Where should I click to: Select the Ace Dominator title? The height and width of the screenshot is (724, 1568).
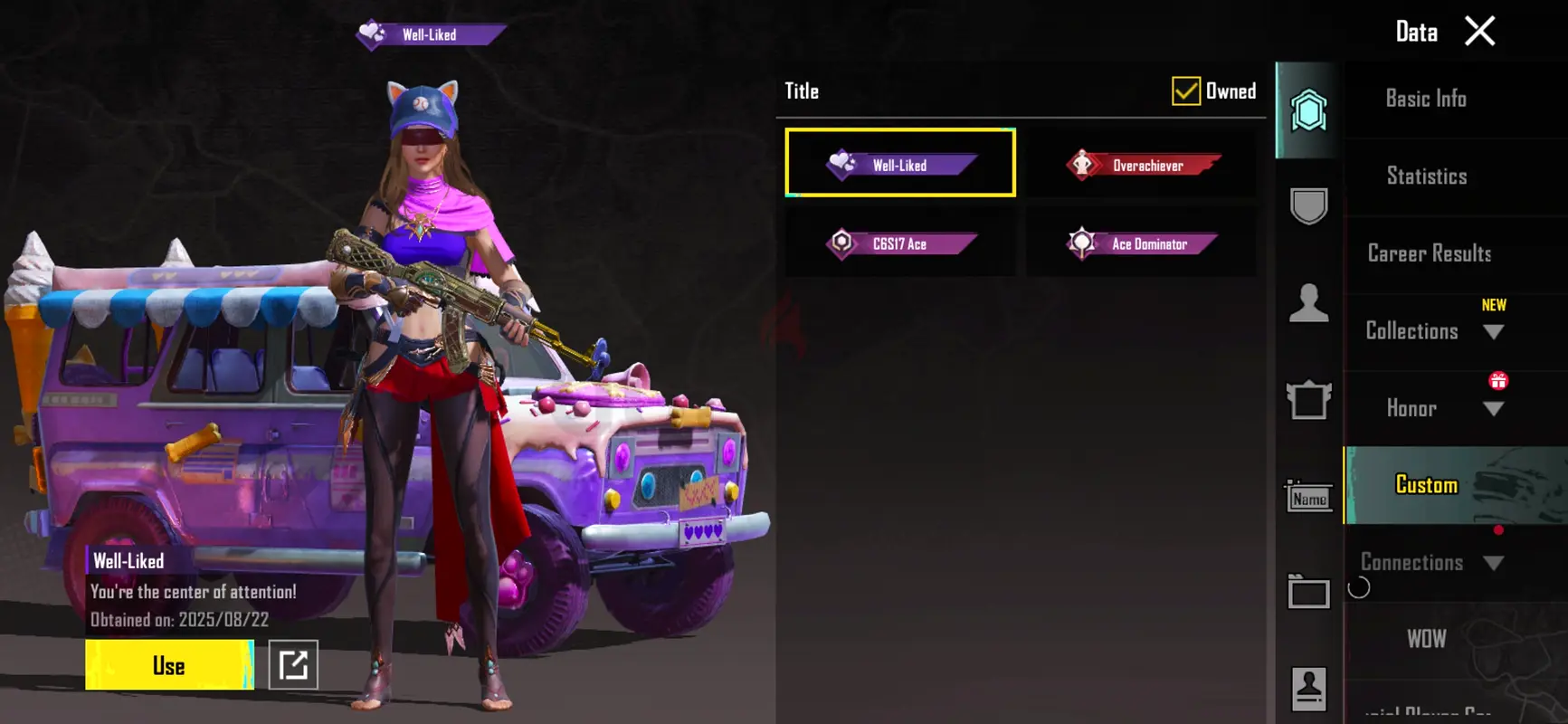pyautogui.click(x=1142, y=243)
